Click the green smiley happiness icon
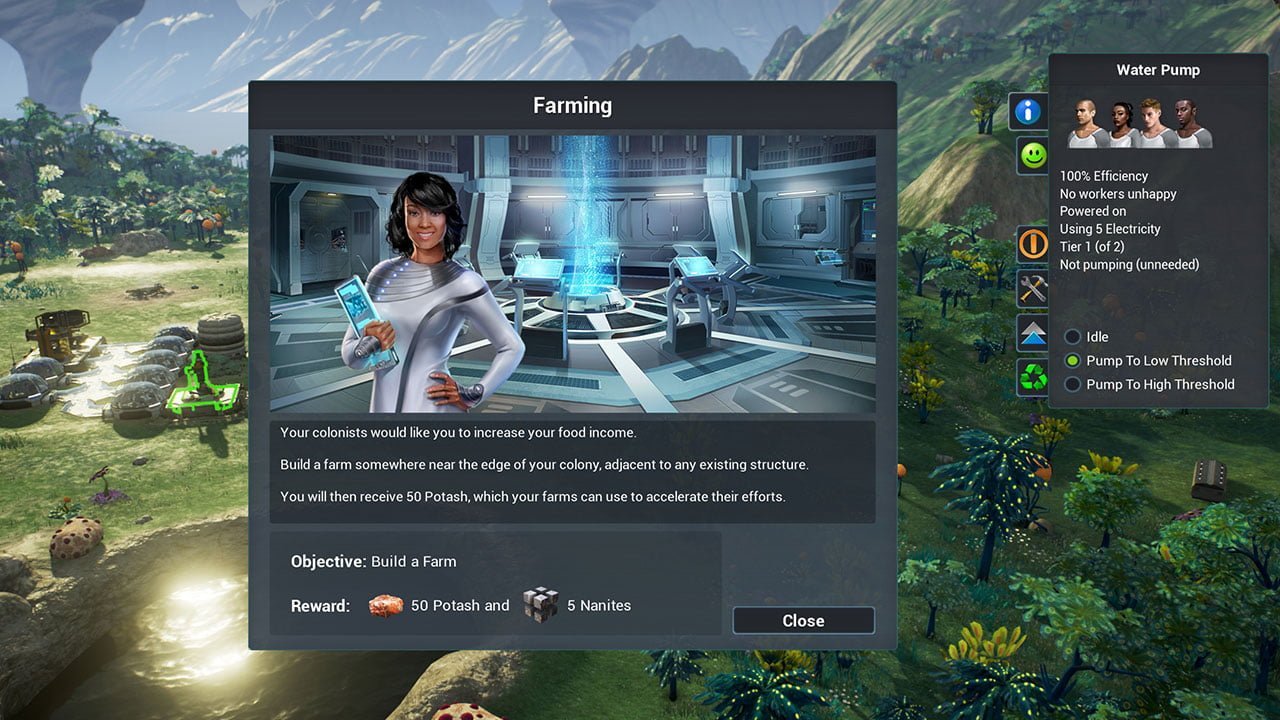Screen dimensions: 1280x720 [1032, 156]
